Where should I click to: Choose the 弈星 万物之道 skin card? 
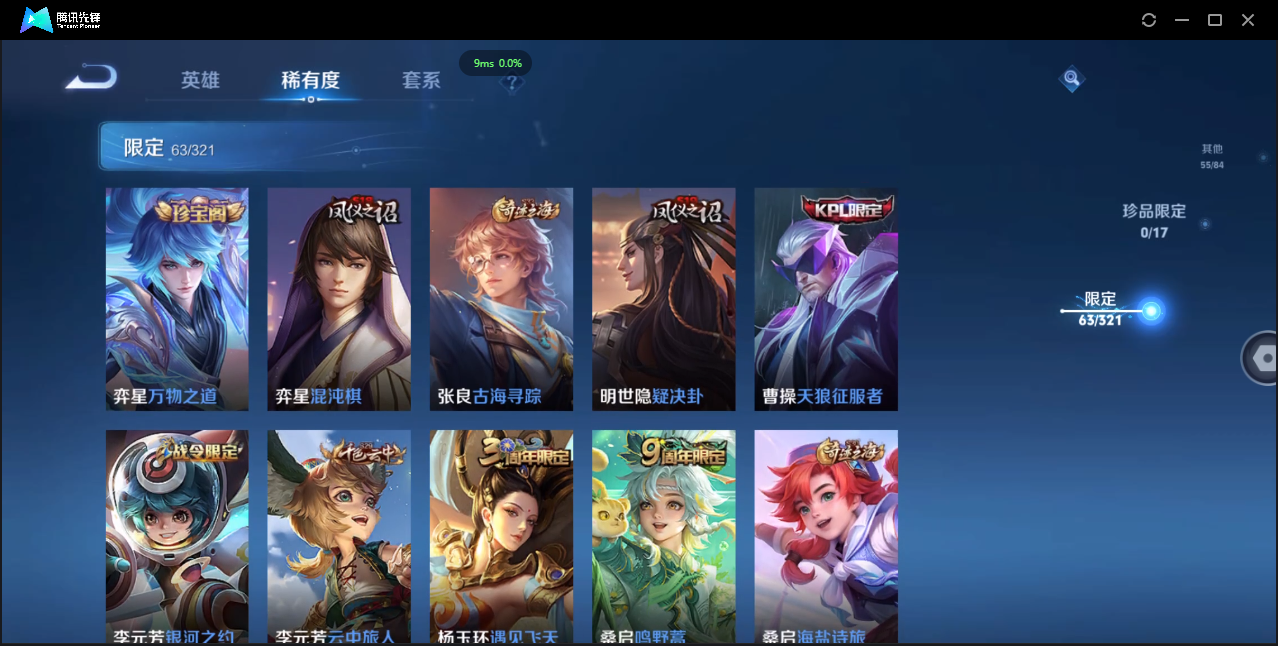click(x=177, y=299)
